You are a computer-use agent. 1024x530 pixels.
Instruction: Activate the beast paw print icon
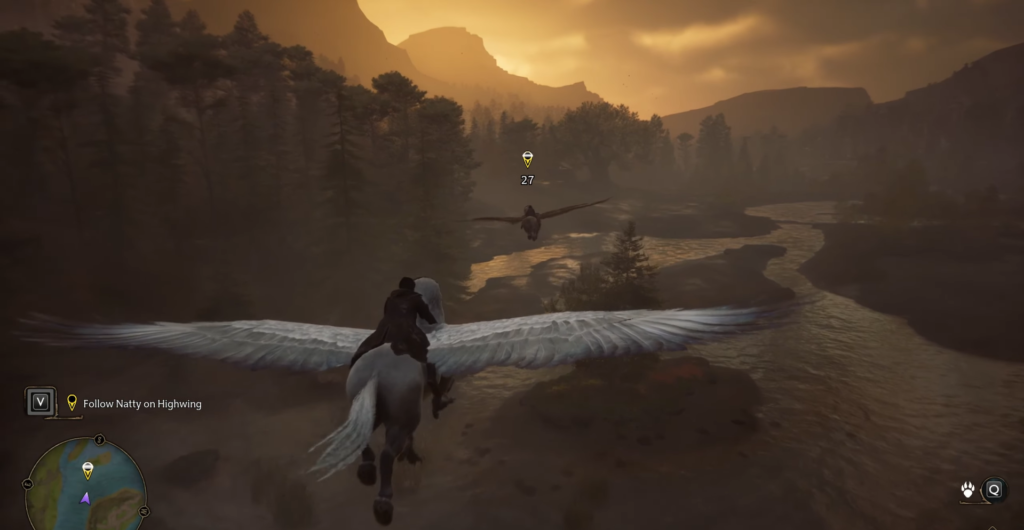[969, 490]
